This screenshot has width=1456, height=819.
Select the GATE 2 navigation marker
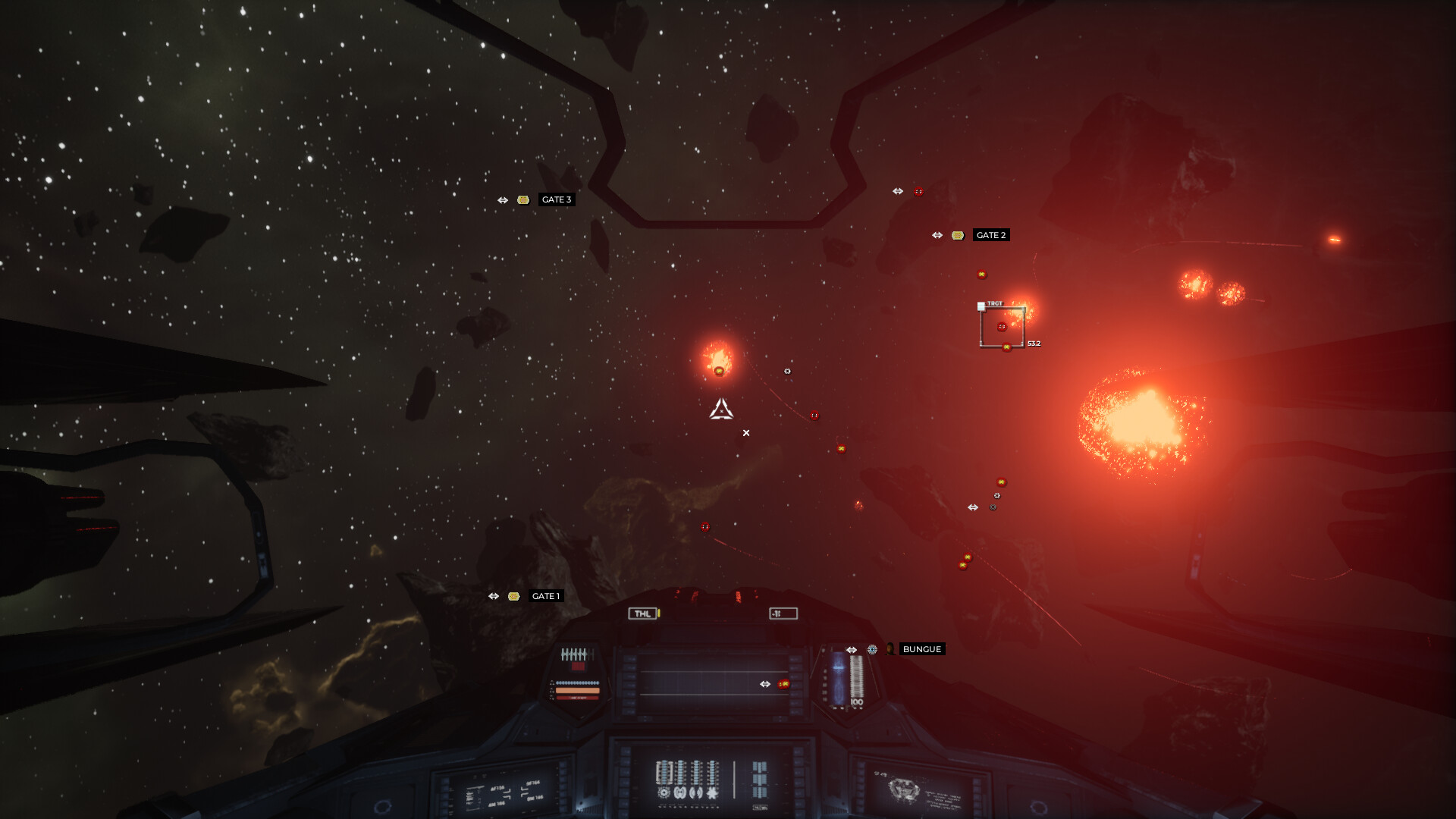click(990, 235)
